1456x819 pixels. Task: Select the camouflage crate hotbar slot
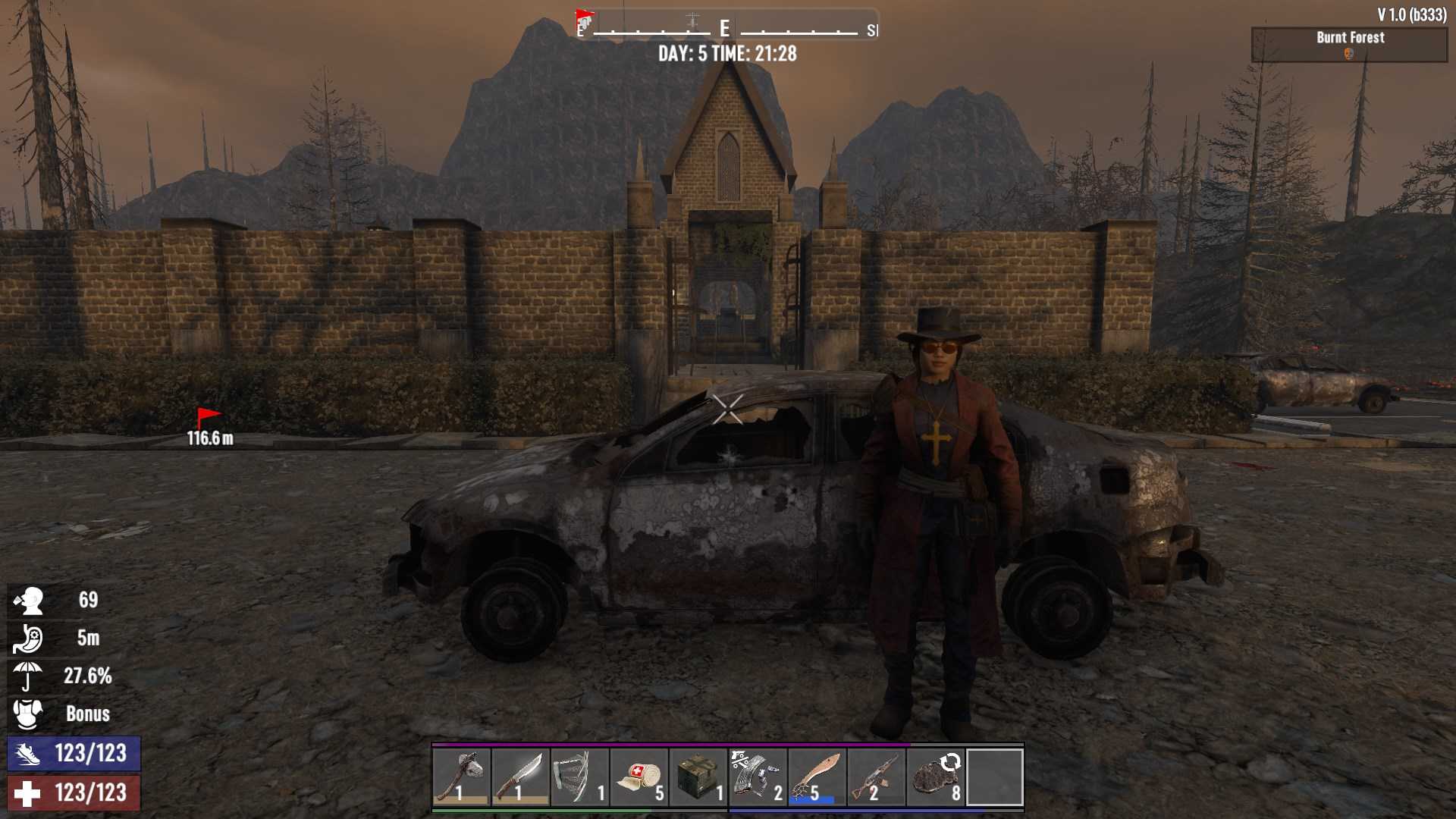point(698,777)
